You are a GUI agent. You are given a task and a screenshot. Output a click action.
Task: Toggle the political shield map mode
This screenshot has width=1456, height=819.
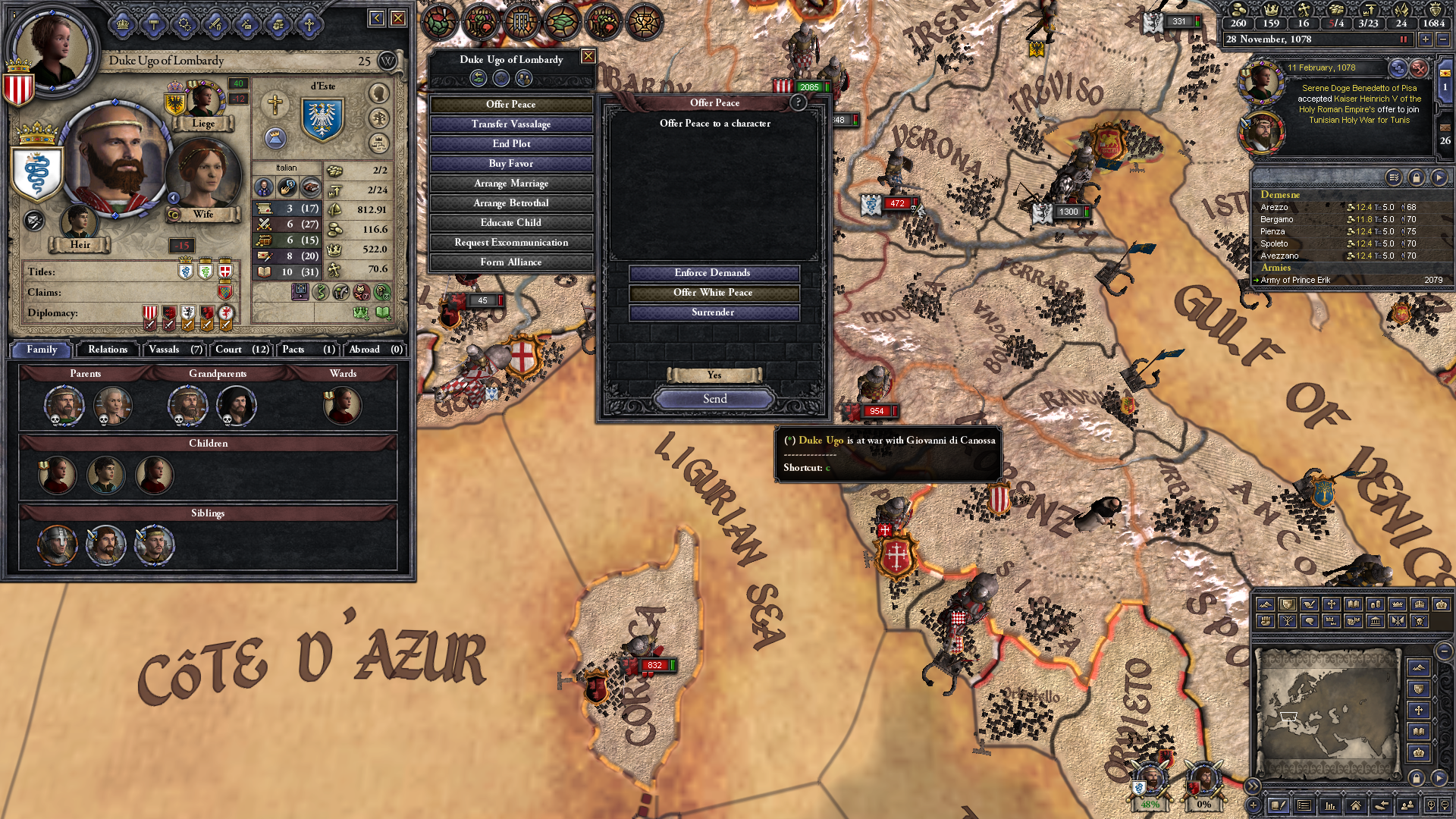[x=1287, y=605]
